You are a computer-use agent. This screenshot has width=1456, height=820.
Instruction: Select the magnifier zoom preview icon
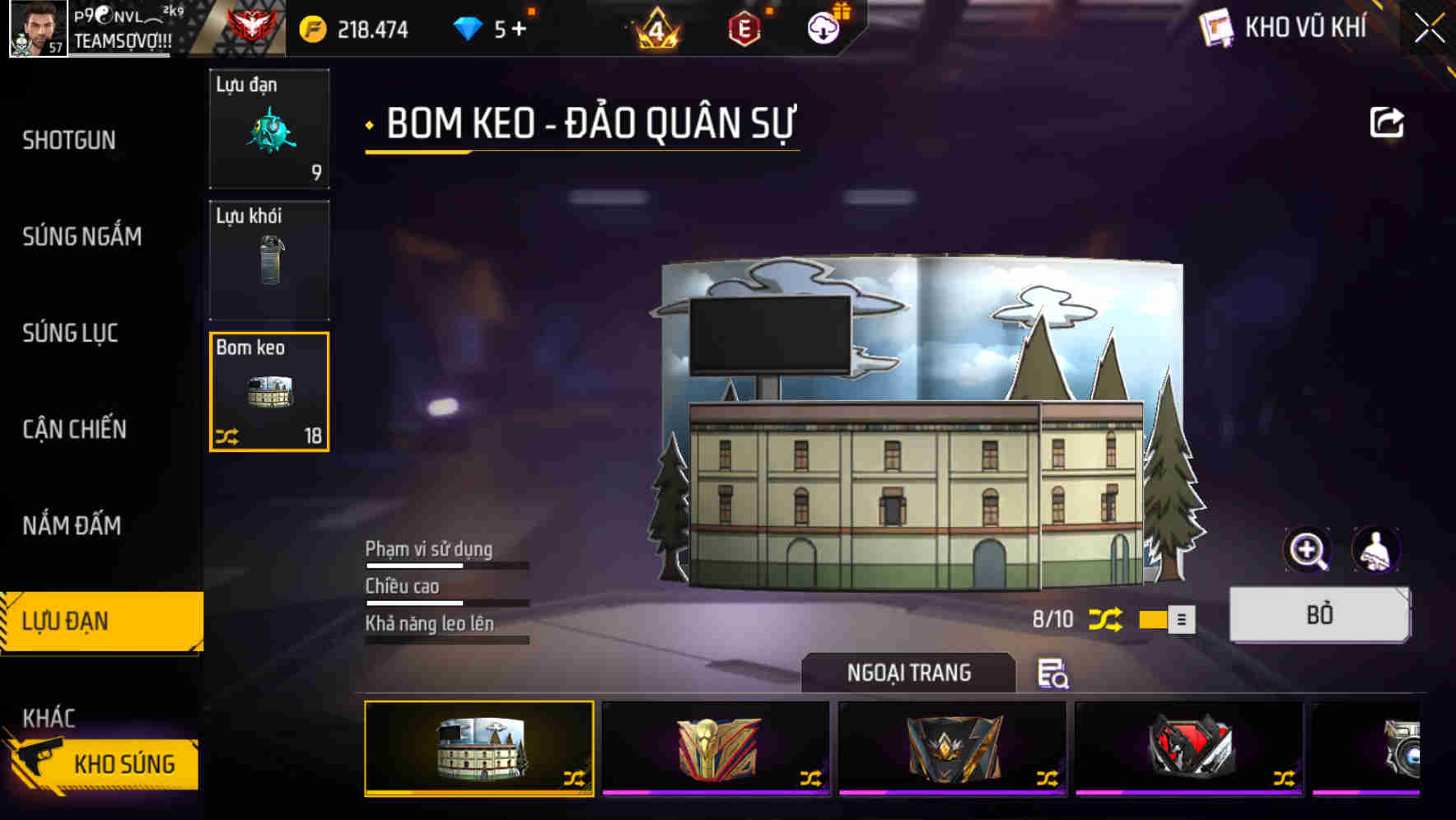tap(1306, 550)
